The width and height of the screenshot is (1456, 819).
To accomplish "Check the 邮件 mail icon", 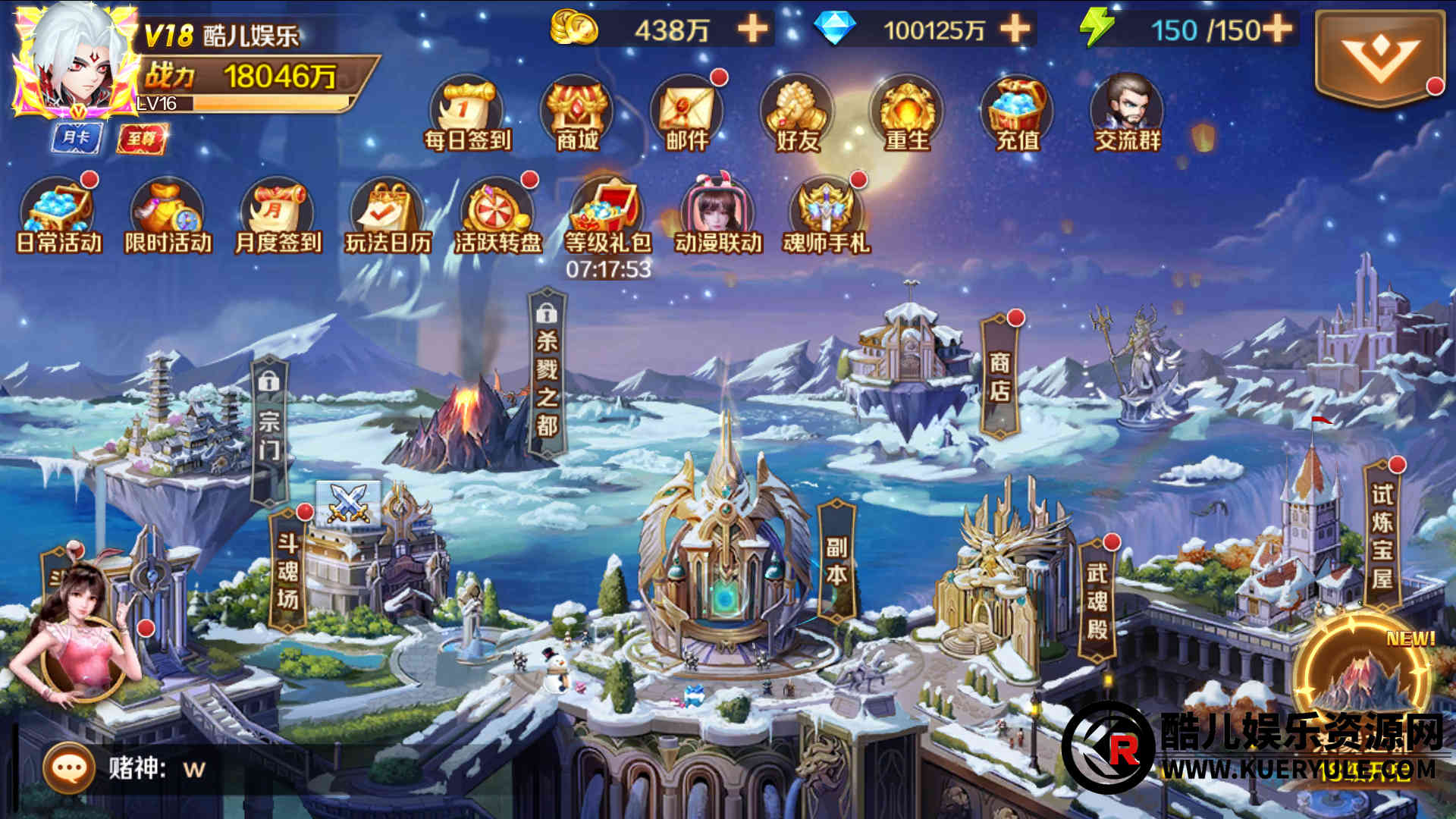I will [686, 114].
